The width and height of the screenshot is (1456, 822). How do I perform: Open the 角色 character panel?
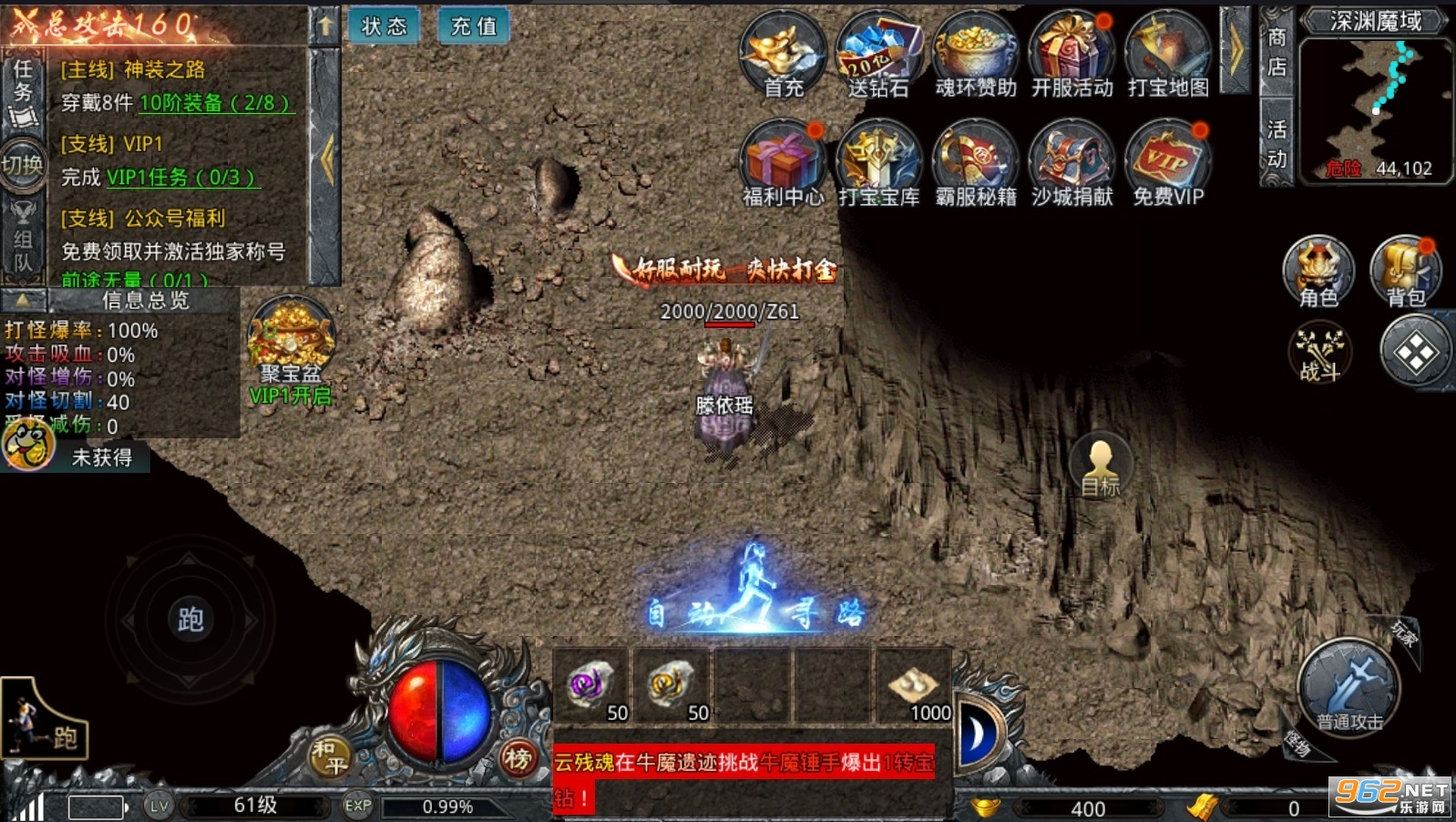(x=1317, y=271)
